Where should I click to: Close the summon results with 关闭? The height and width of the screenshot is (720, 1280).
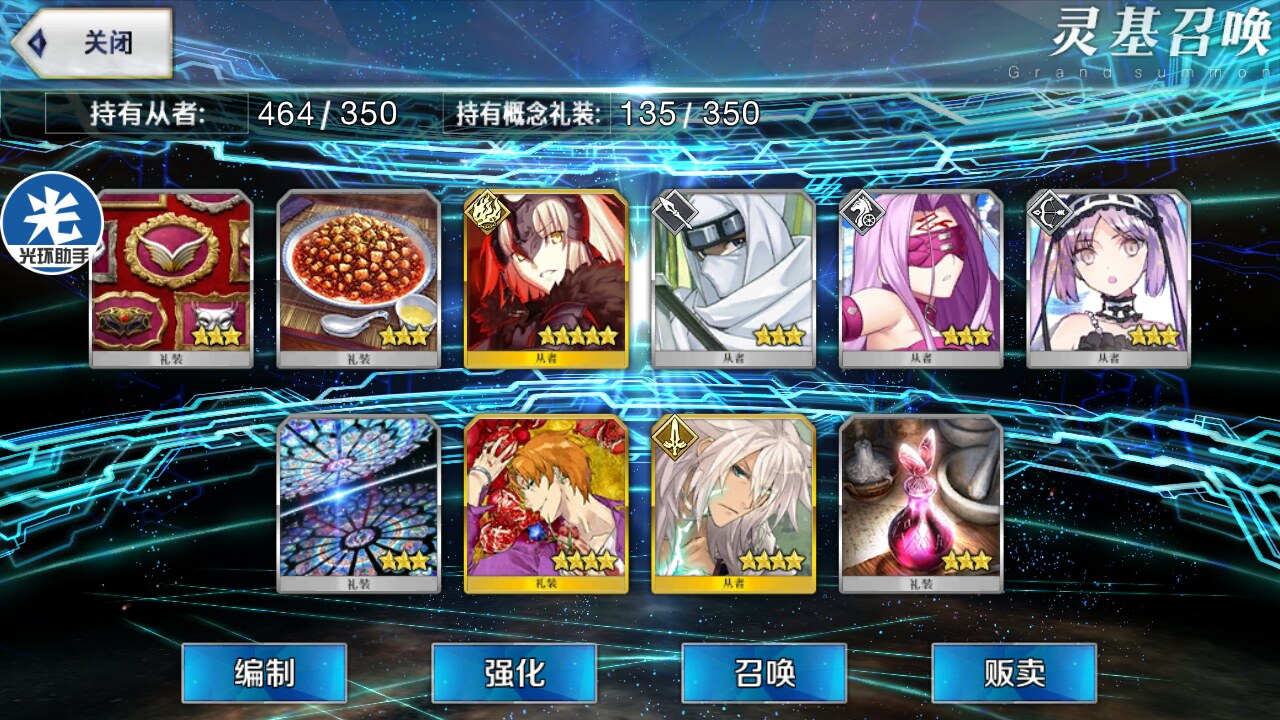click(x=93, y=44)
